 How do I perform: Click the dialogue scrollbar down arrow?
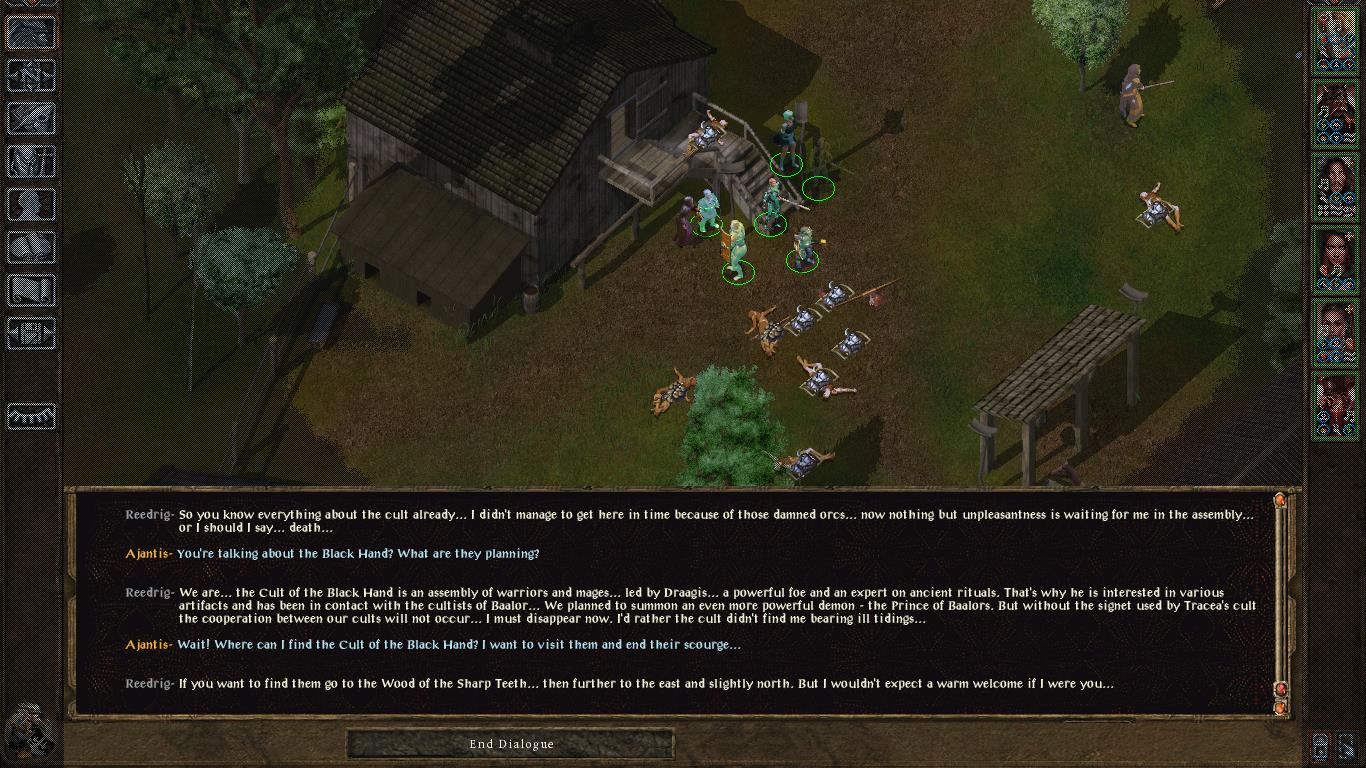1279,707
